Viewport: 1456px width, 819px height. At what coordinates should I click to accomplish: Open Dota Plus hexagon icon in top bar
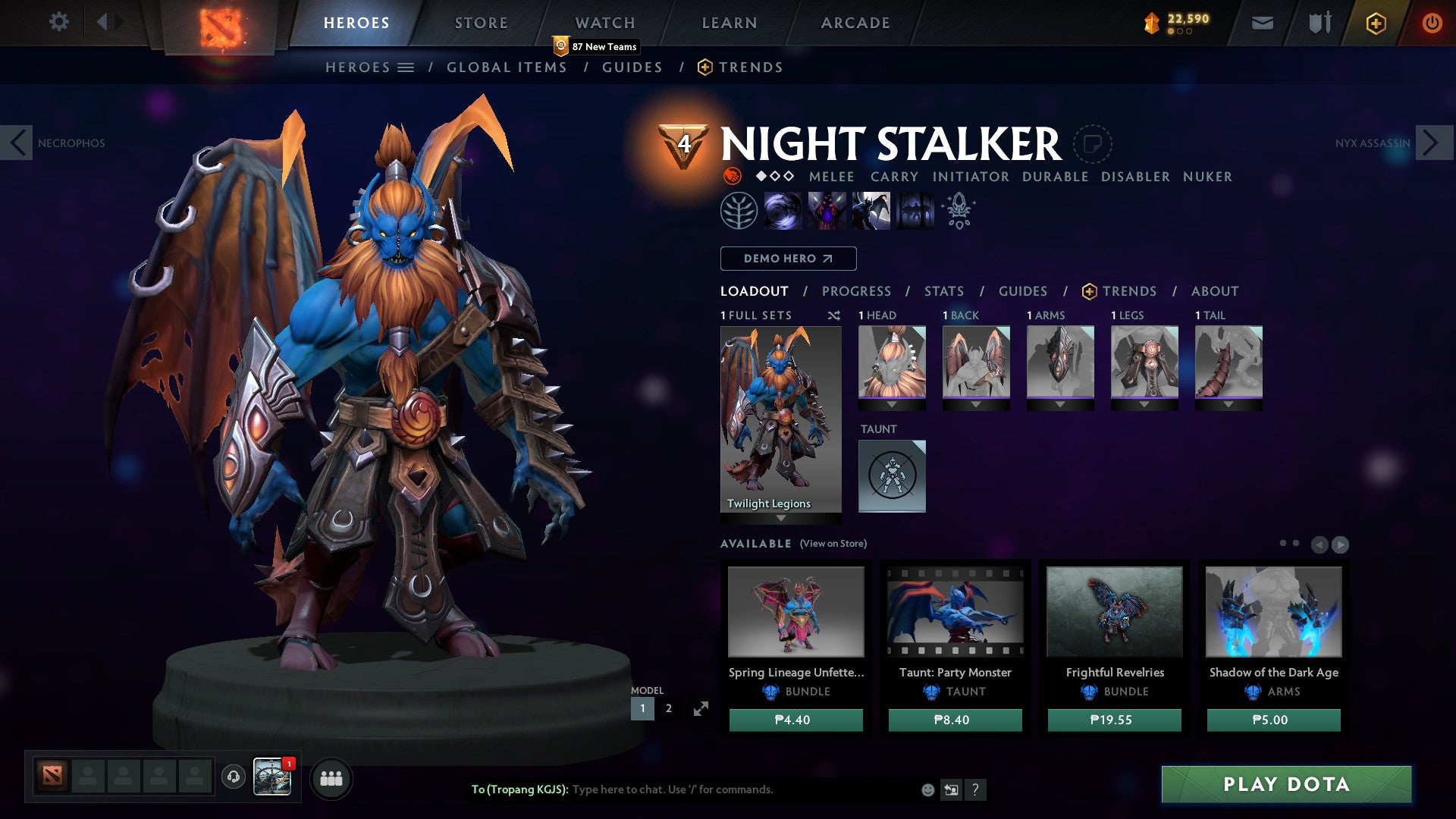pyautogui.click(x=1374, y=23)
